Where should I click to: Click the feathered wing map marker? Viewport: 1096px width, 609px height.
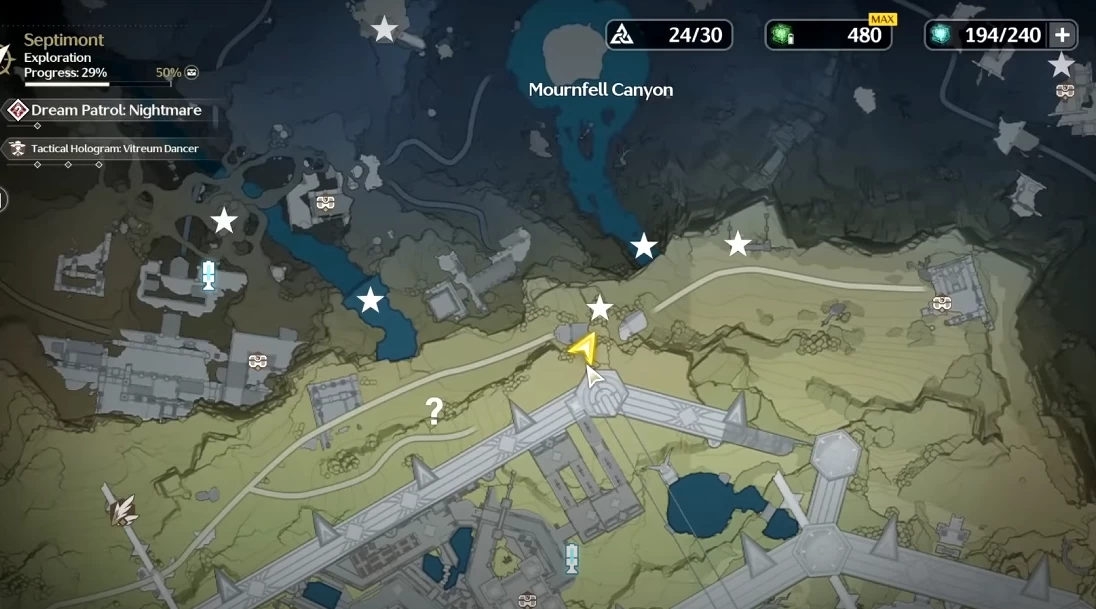tap(124, 511)
